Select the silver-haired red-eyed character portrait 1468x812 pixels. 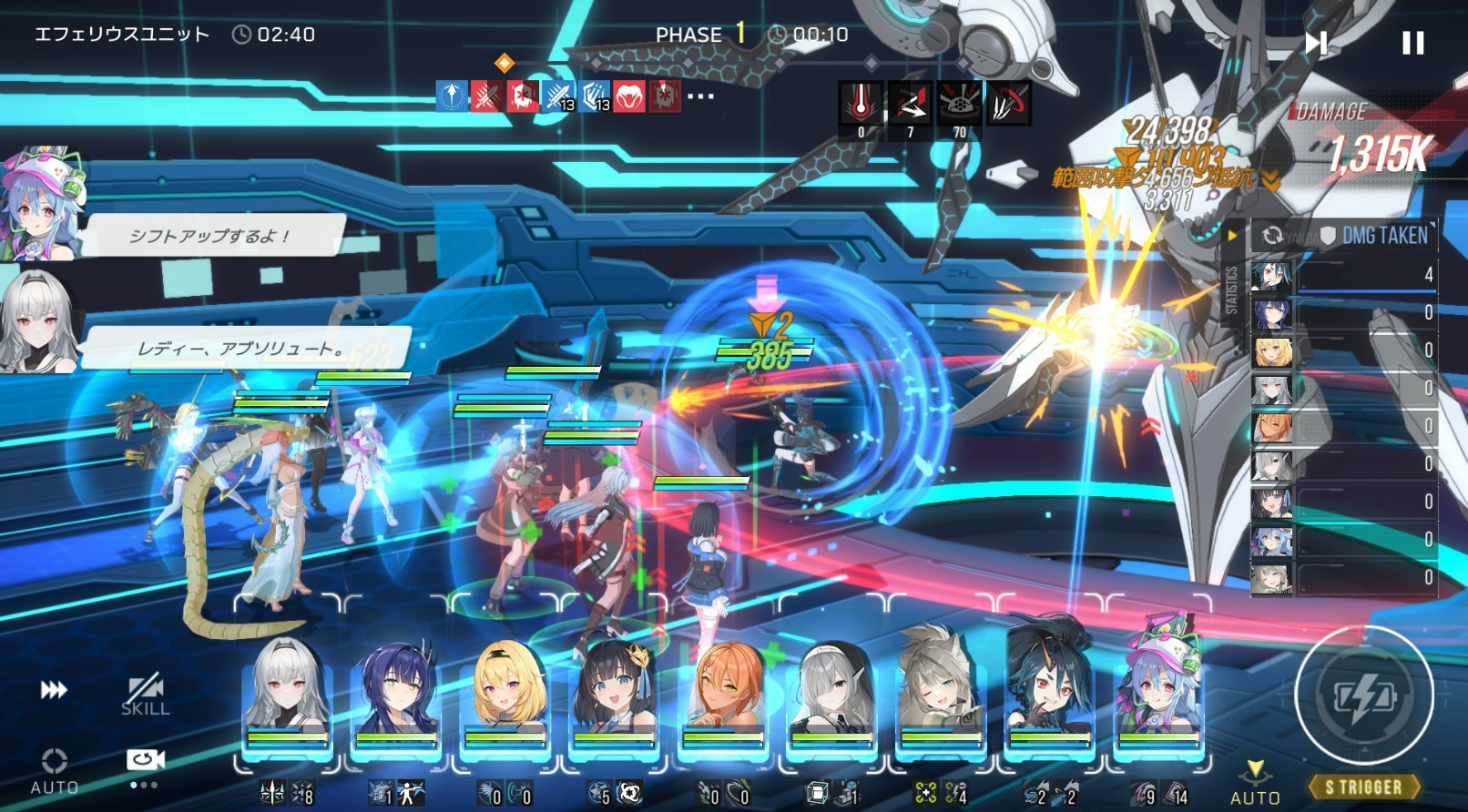(288, 696)
